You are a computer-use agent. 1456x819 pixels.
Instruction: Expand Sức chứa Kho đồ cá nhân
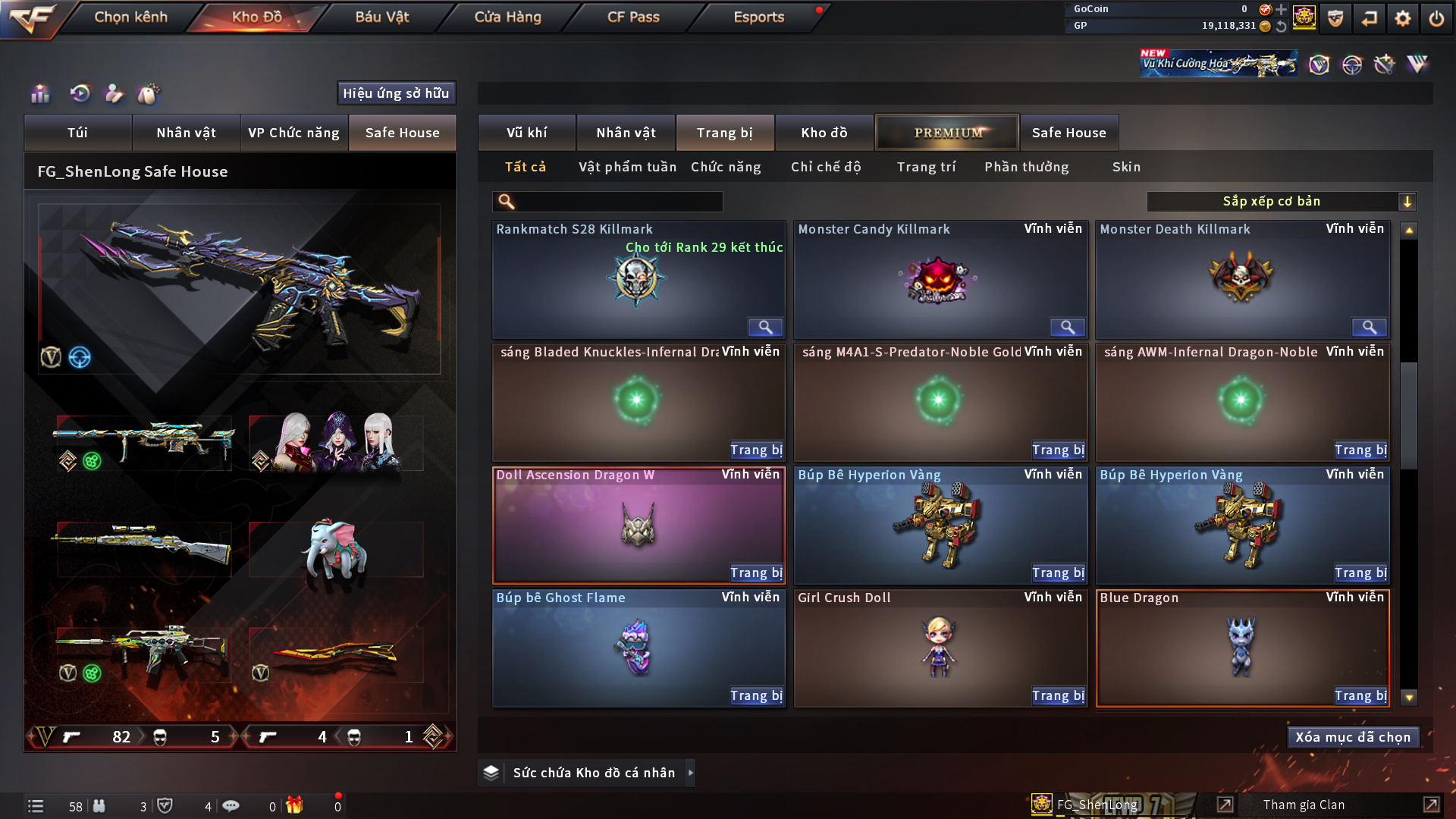pyautogui.click(x=690, y=773)
